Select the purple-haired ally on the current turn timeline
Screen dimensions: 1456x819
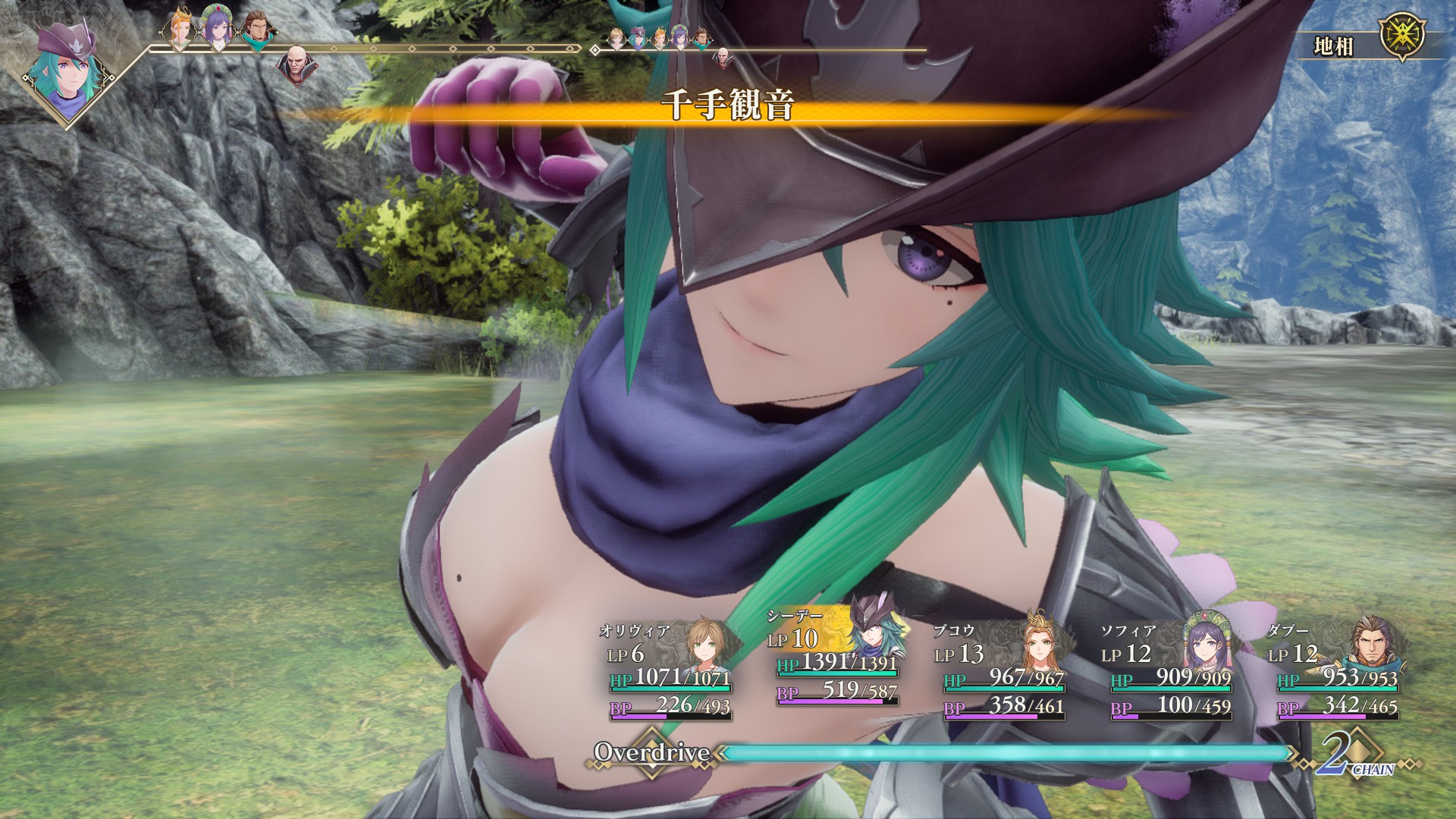click(x=218, y=33)
